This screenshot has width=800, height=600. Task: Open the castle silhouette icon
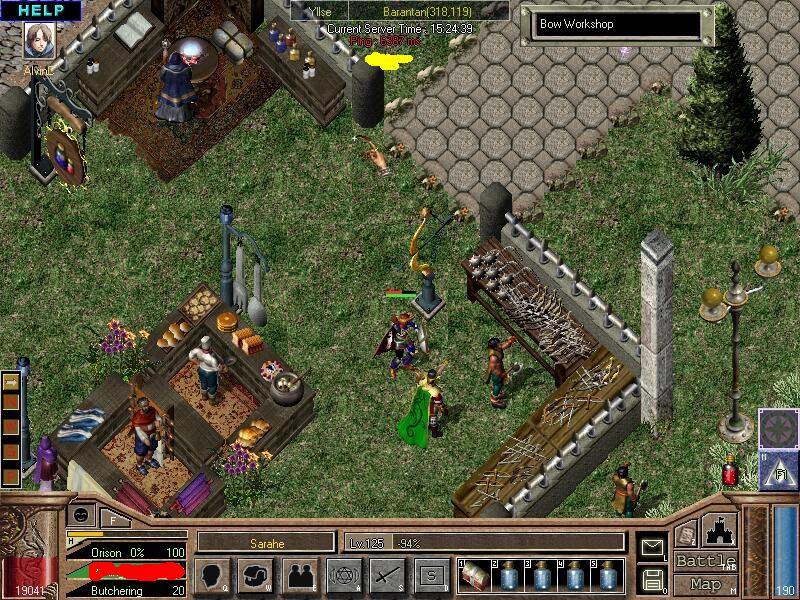(720, 530)
